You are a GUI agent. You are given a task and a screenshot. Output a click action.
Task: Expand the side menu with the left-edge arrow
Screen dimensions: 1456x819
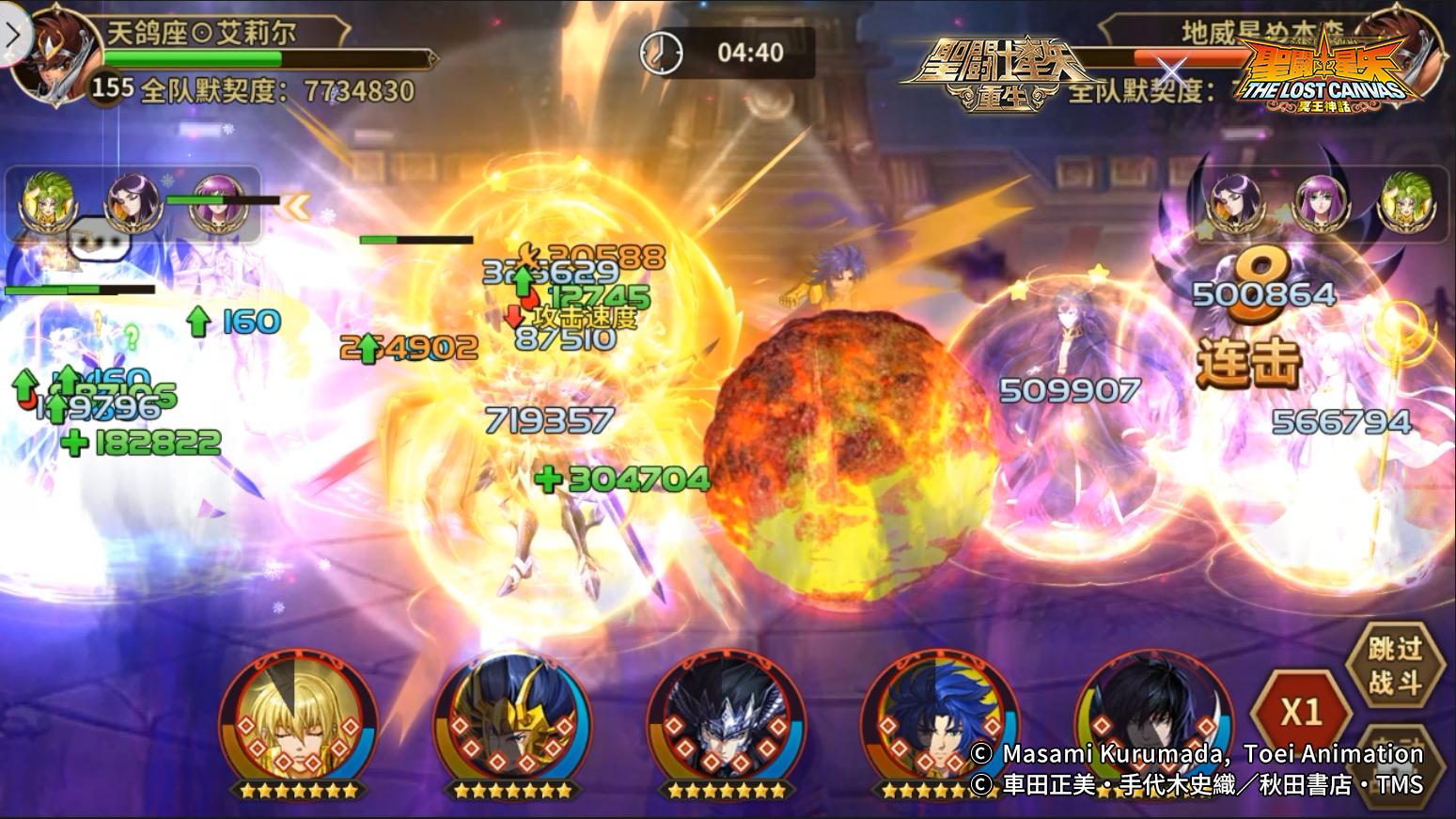point(11,34)
